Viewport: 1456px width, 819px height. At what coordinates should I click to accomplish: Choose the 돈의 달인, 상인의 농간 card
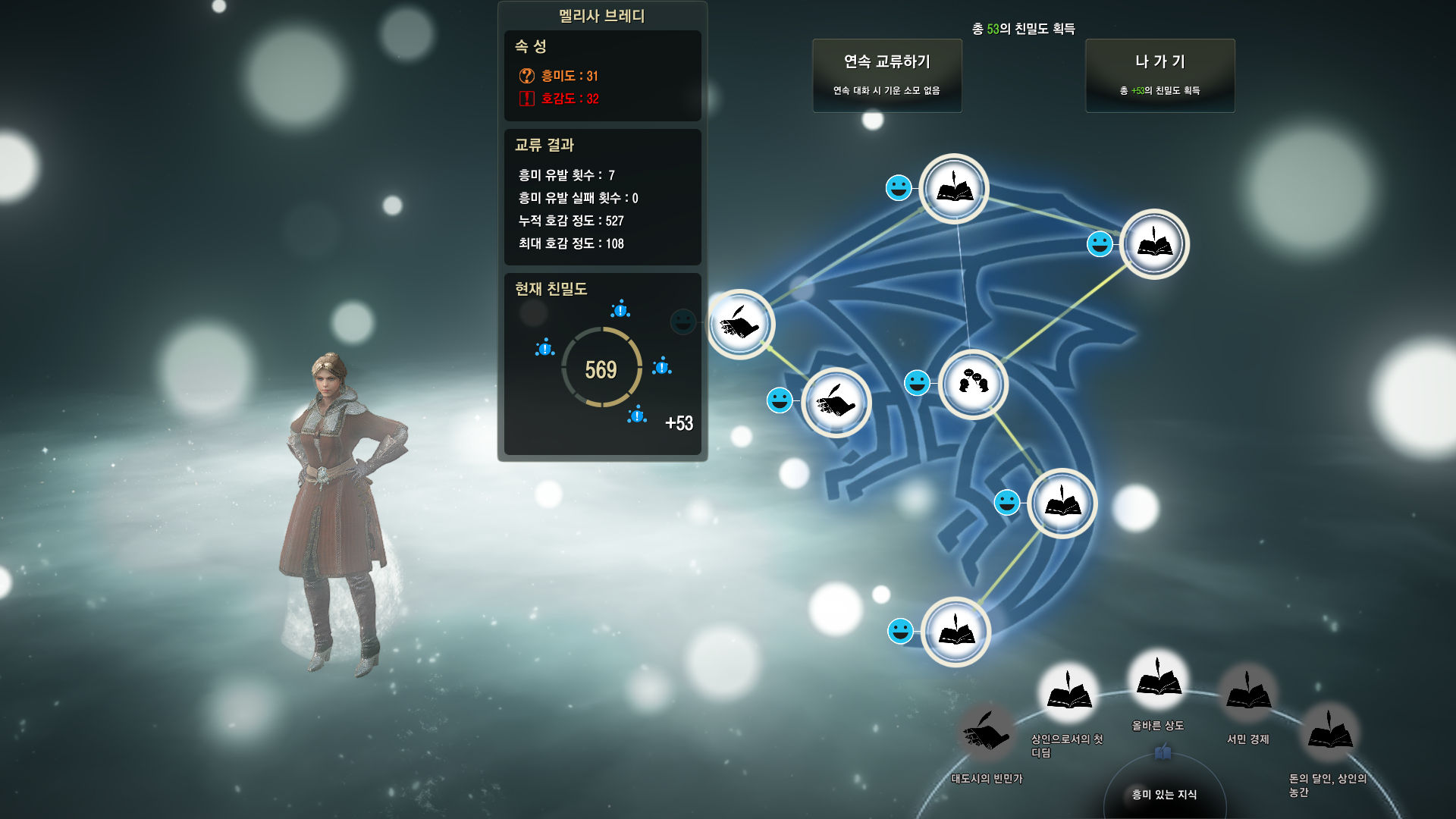click(x=1329, y=733)
